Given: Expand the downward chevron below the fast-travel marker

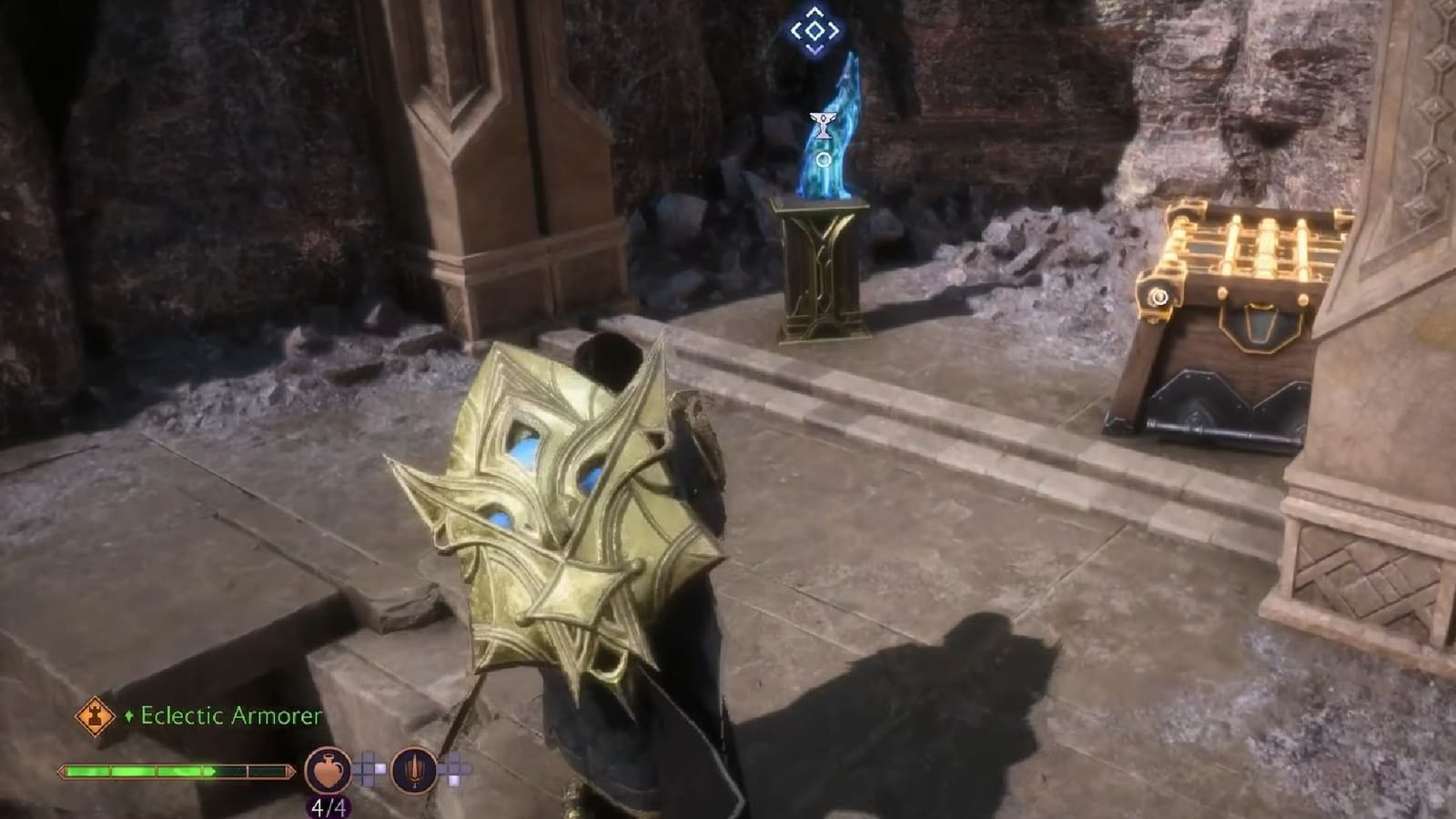Looking at the screenshot, I should click(816, 49).
